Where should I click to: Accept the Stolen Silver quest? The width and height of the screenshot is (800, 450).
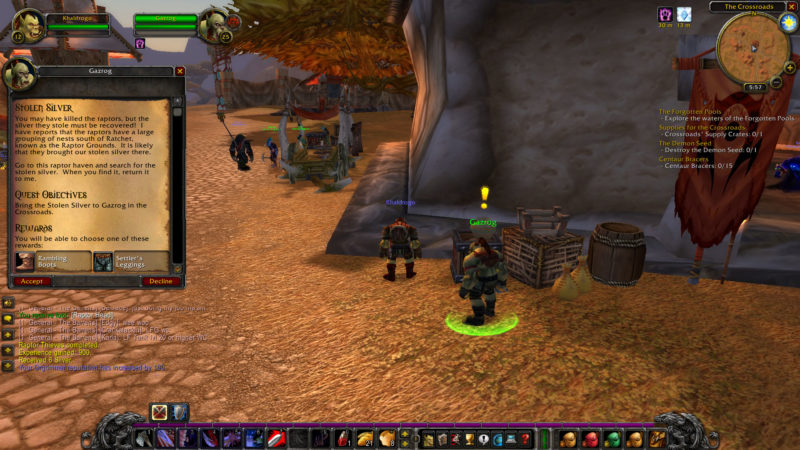31,281
